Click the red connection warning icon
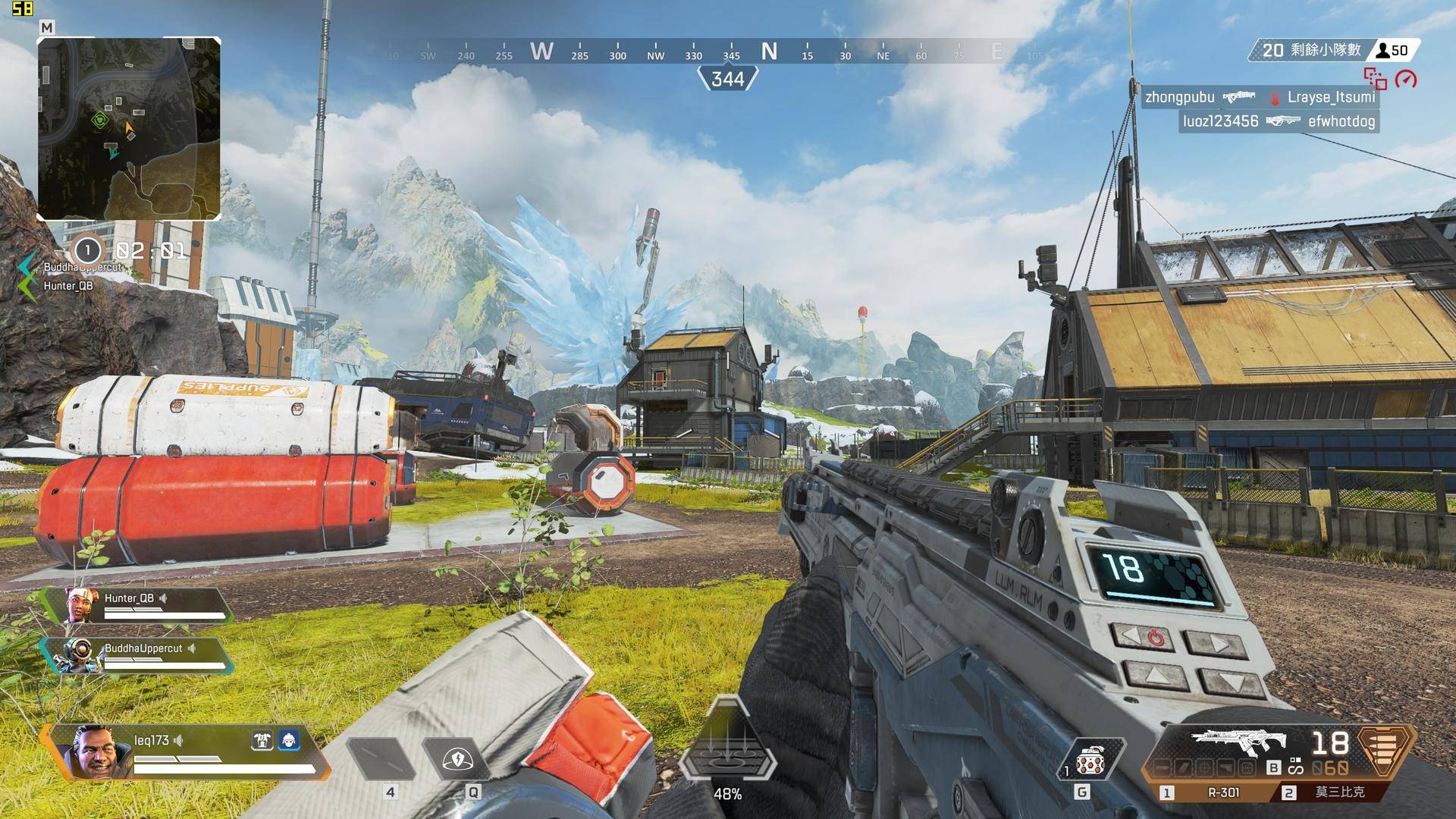The height and width of the screenshot is (819, 1456). coord(1375,78)
